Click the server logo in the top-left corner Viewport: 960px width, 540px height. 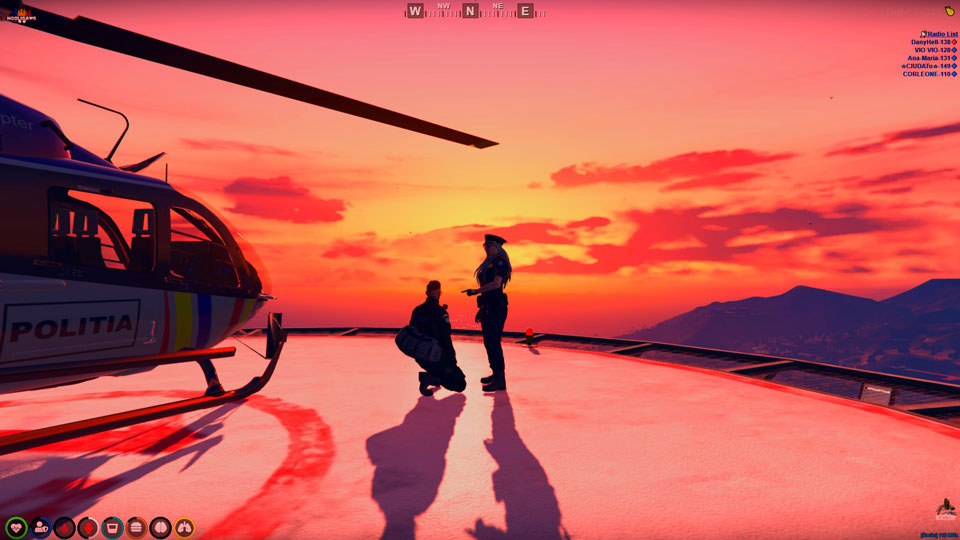[20, 16]
